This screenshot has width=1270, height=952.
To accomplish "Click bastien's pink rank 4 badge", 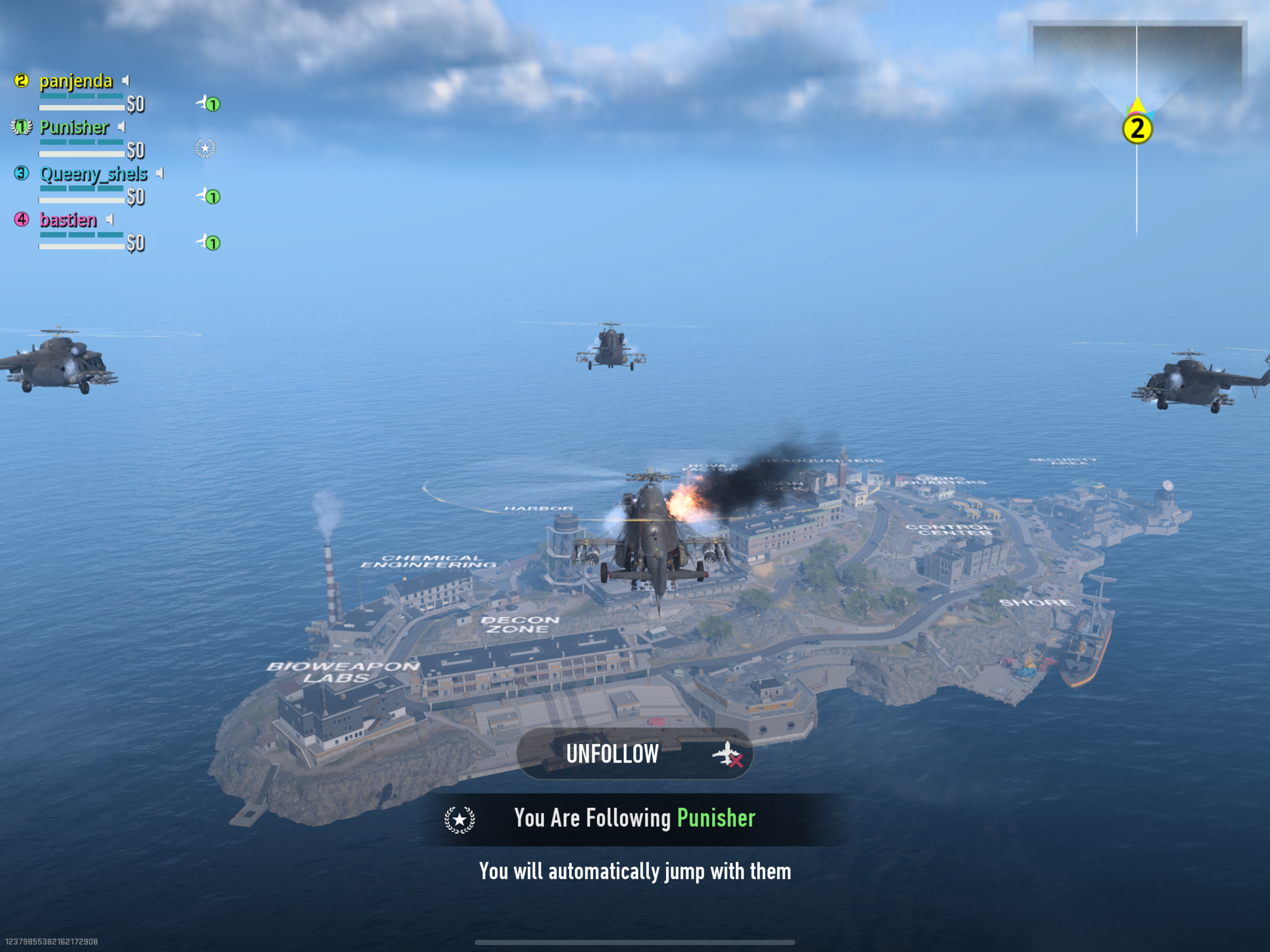I will pyautogui.click(x=22, y=219).
